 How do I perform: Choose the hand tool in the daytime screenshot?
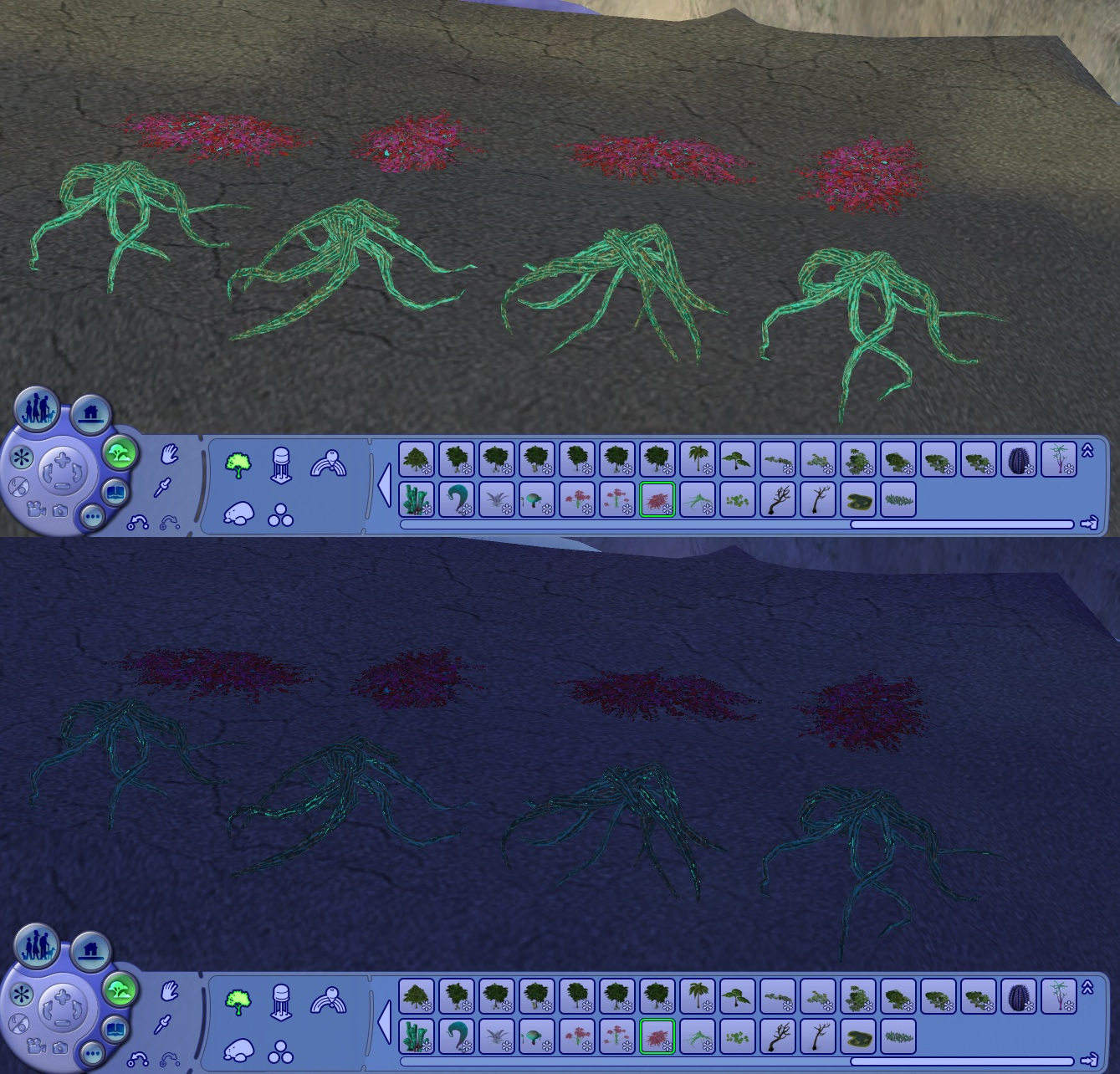click(x=170, y=455)
